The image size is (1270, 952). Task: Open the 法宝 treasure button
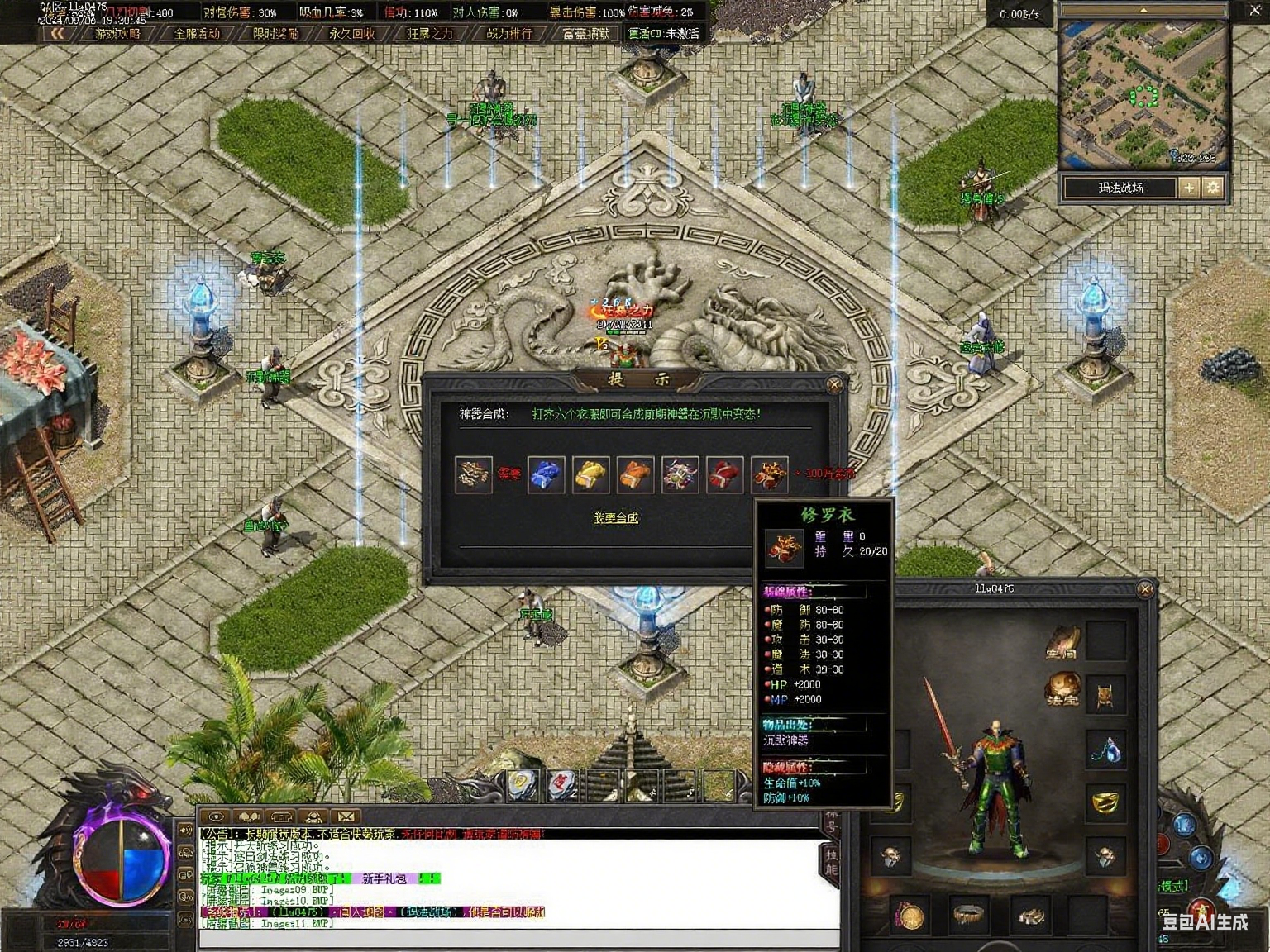[x=1062, y=688]
